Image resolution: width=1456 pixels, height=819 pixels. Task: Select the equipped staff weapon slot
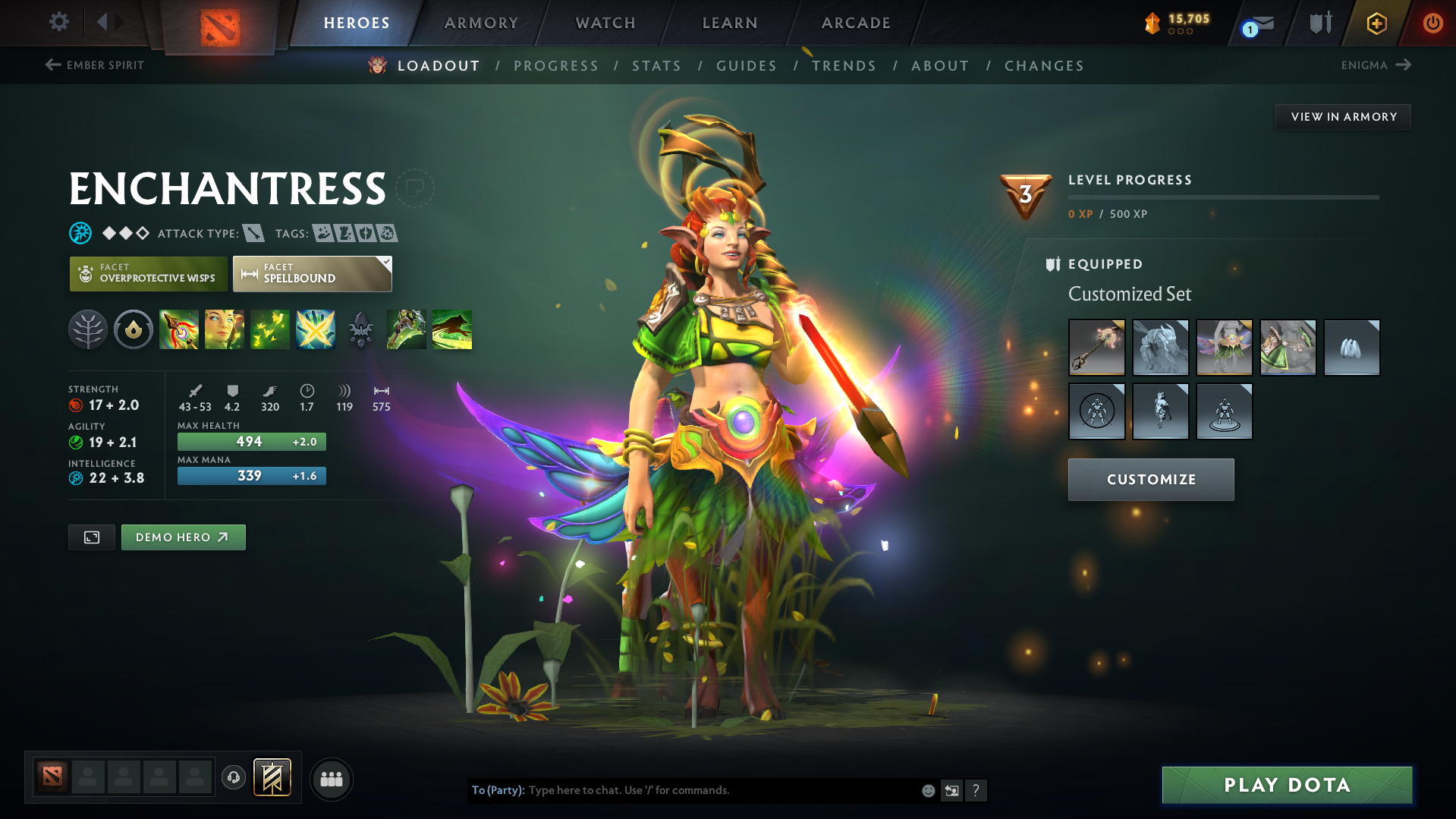pyautogui.click(x=1096, y=348)
